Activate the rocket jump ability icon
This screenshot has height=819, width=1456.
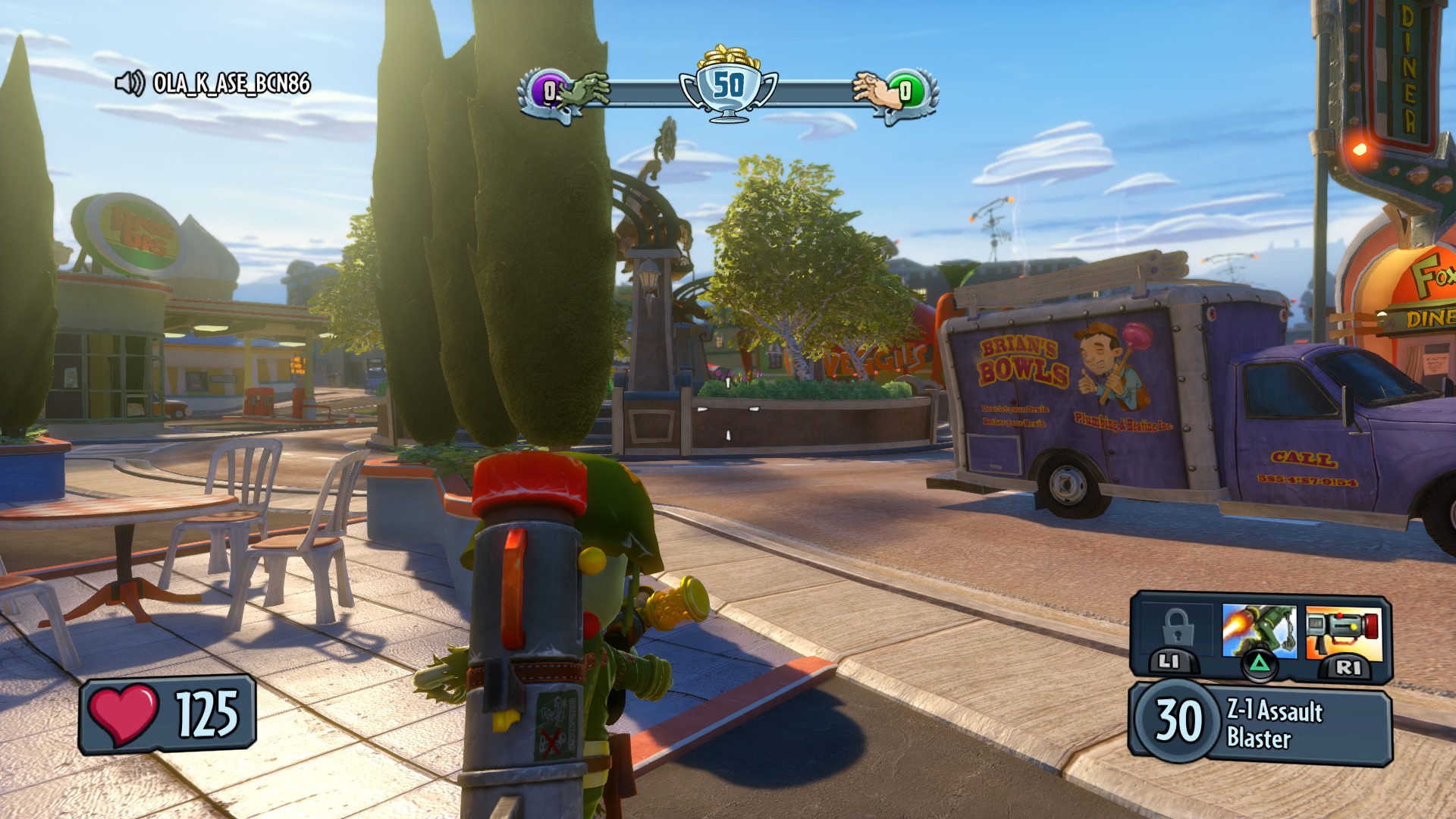tap(1259, 631)
